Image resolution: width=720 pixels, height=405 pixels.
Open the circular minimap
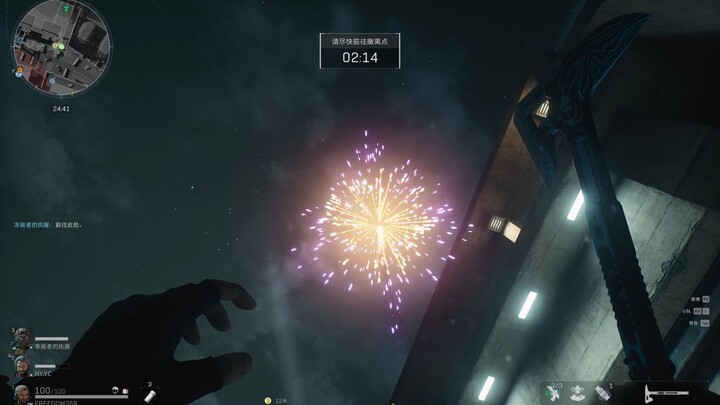point(61,45)
